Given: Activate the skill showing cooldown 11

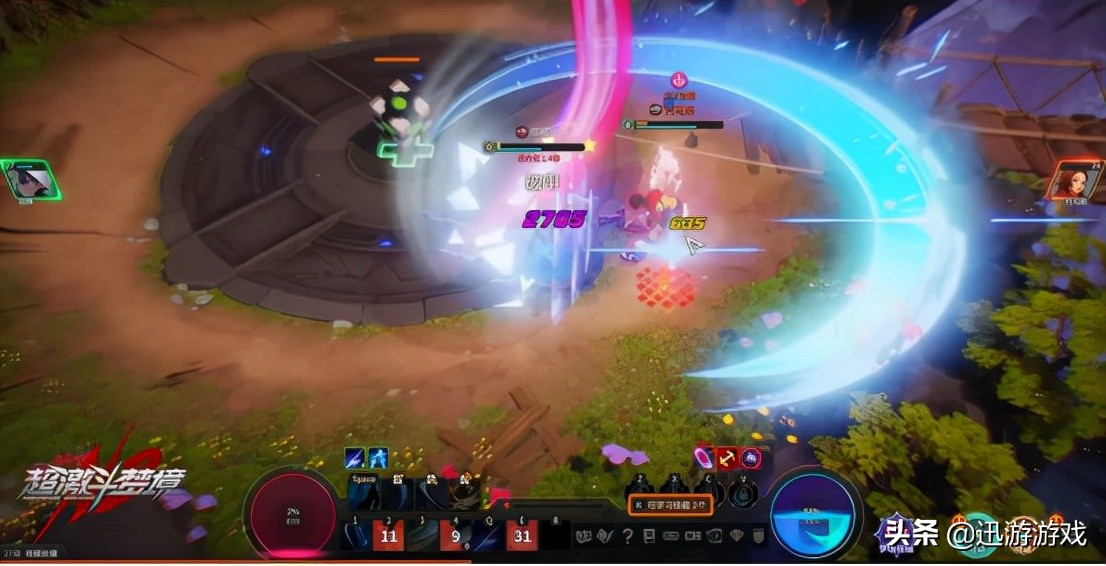Looking at the screenshot, I should [x=390, y=536].
